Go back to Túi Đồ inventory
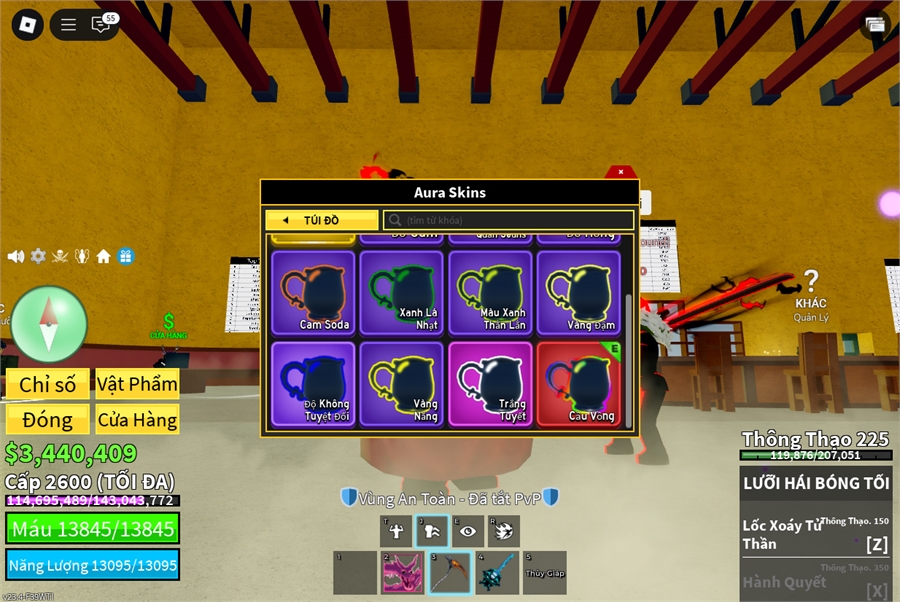Viewport: 900px width, 602px height. pyautogui.click(x=322, y=220)
